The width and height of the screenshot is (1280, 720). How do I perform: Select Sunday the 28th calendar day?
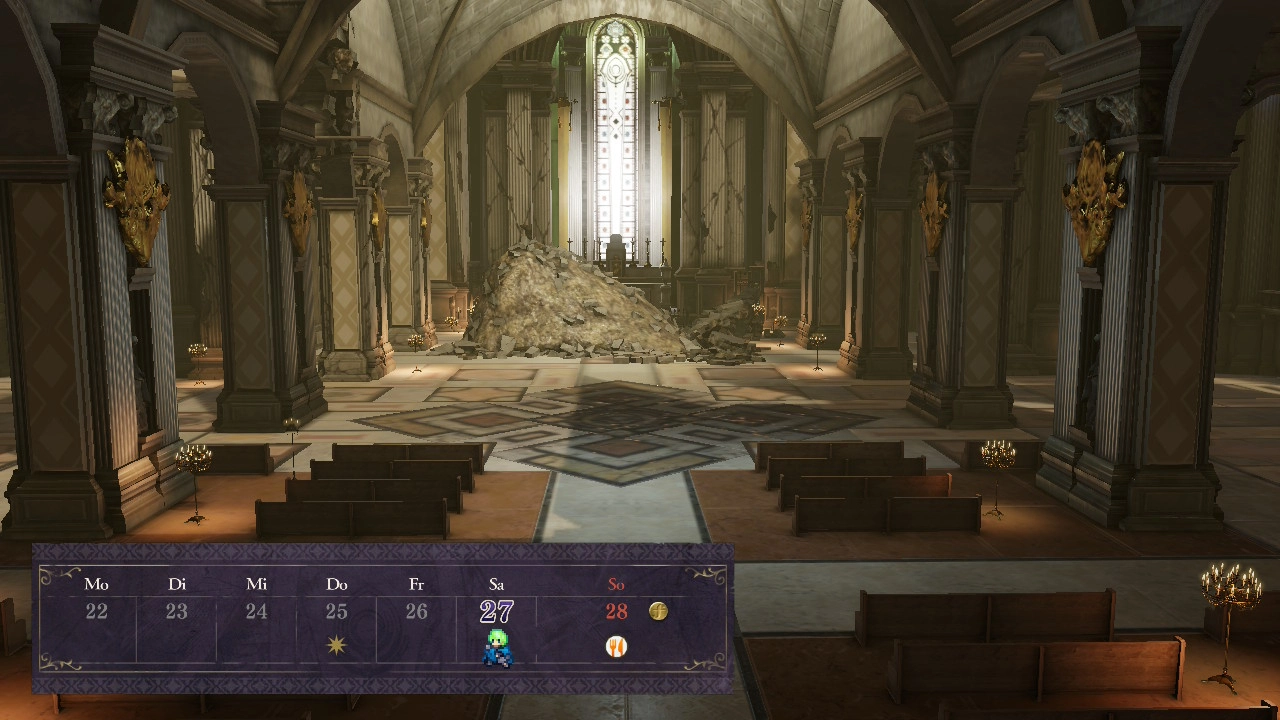click(x=616, y=611)
